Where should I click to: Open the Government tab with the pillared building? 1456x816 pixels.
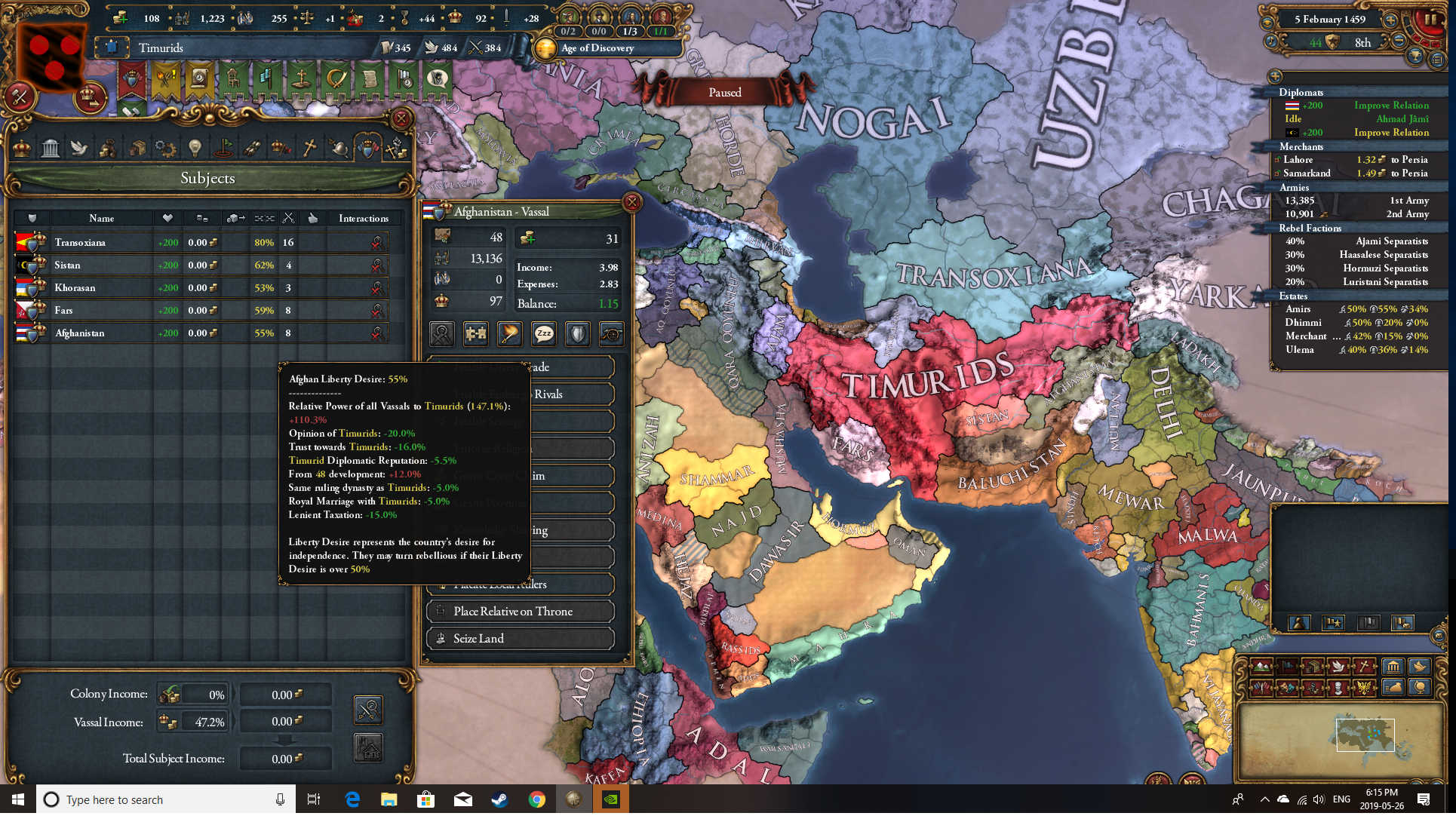tap(50, 148)
